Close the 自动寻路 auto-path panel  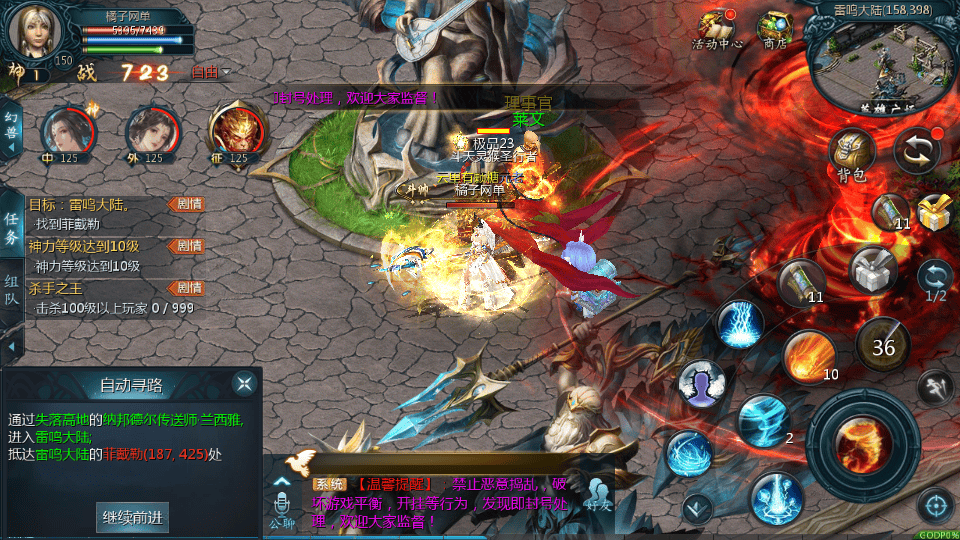pyautogui.click(x=244, y=383)
